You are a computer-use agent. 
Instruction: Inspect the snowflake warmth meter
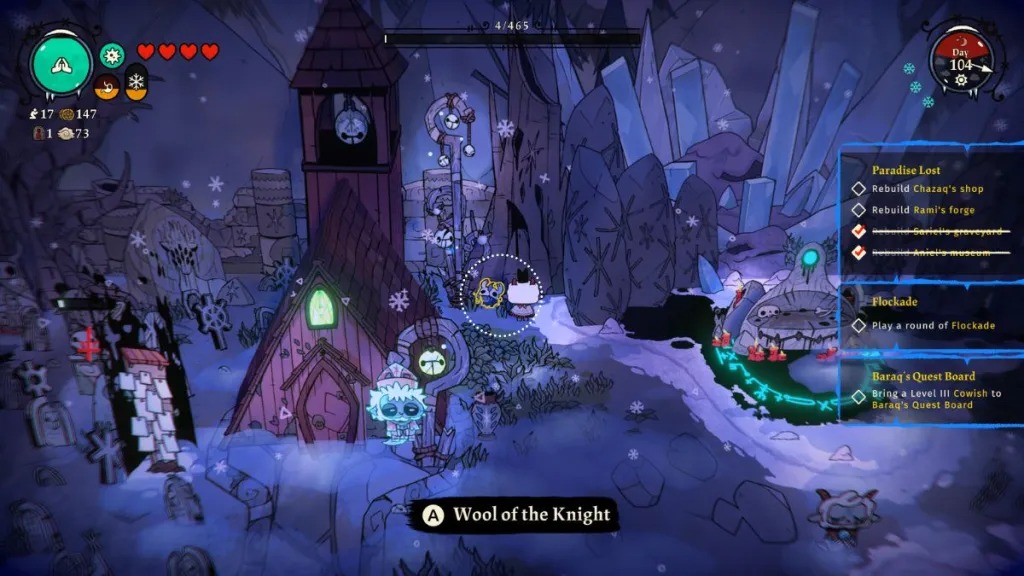click(x=135, y=83)
